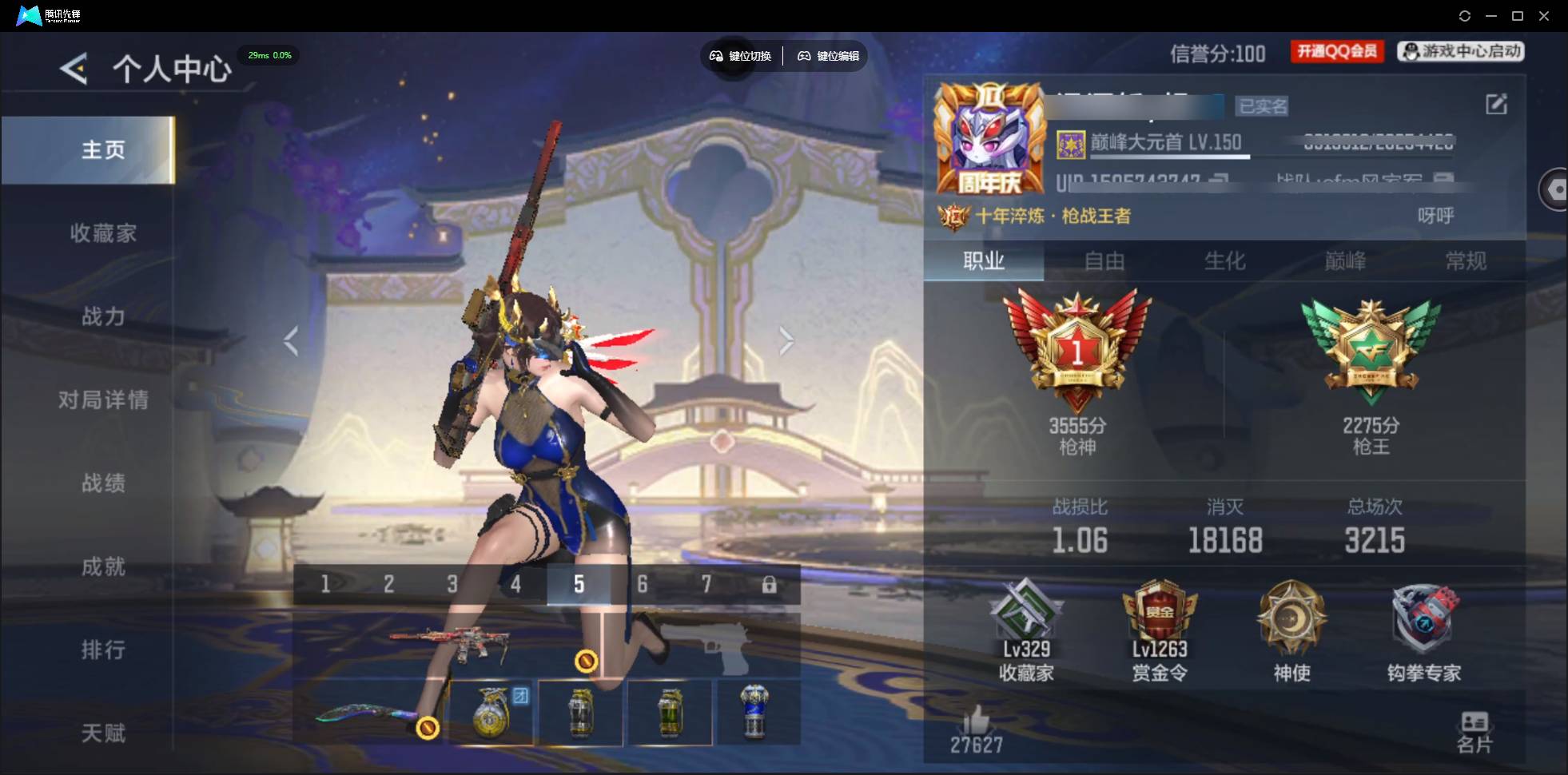View the 排行 rankings page

(x=103, y=650)
